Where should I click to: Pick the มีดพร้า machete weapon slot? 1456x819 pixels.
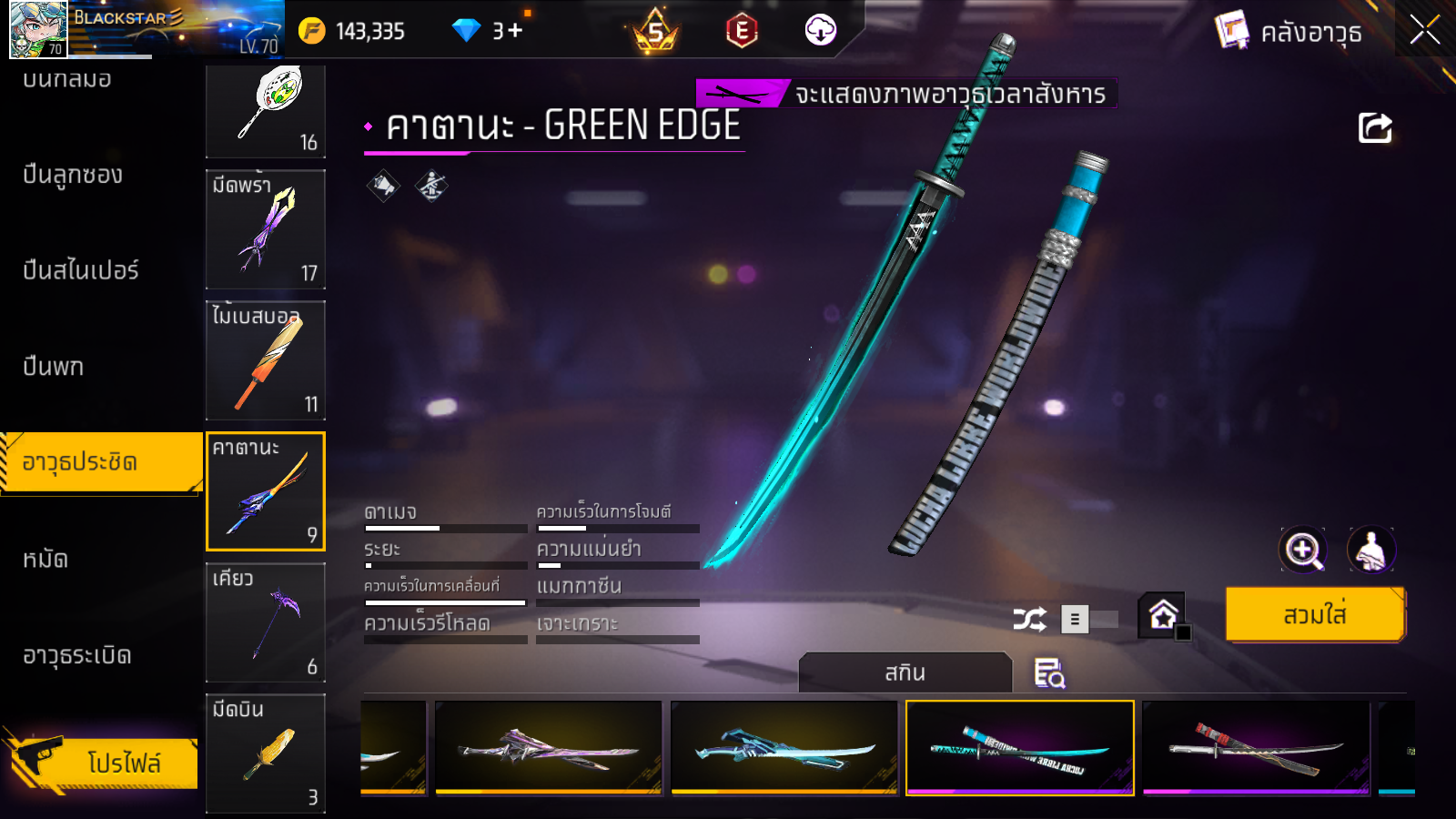(266, 229)
